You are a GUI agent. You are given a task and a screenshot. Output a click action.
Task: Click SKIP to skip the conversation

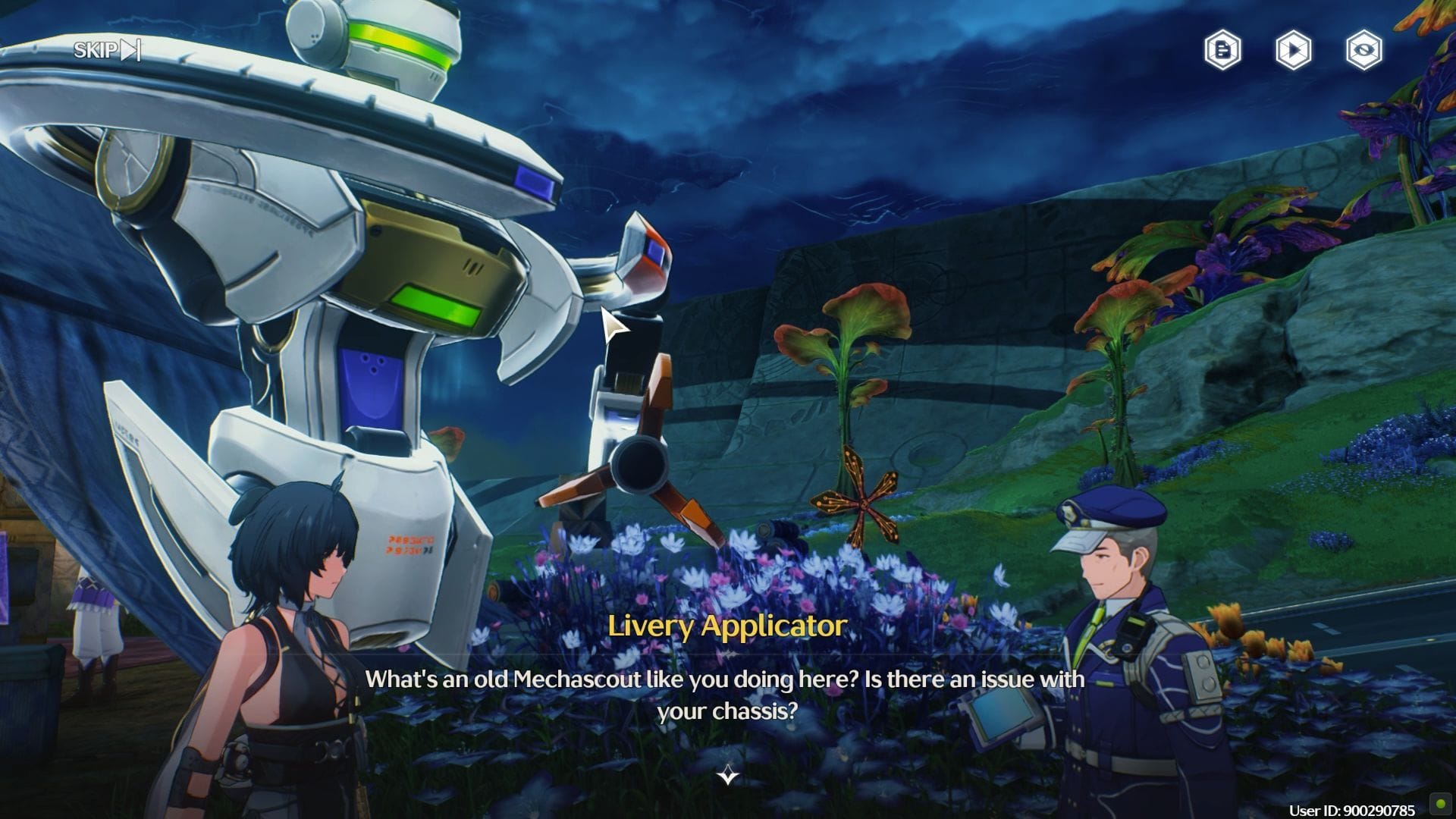click(94, 51)
